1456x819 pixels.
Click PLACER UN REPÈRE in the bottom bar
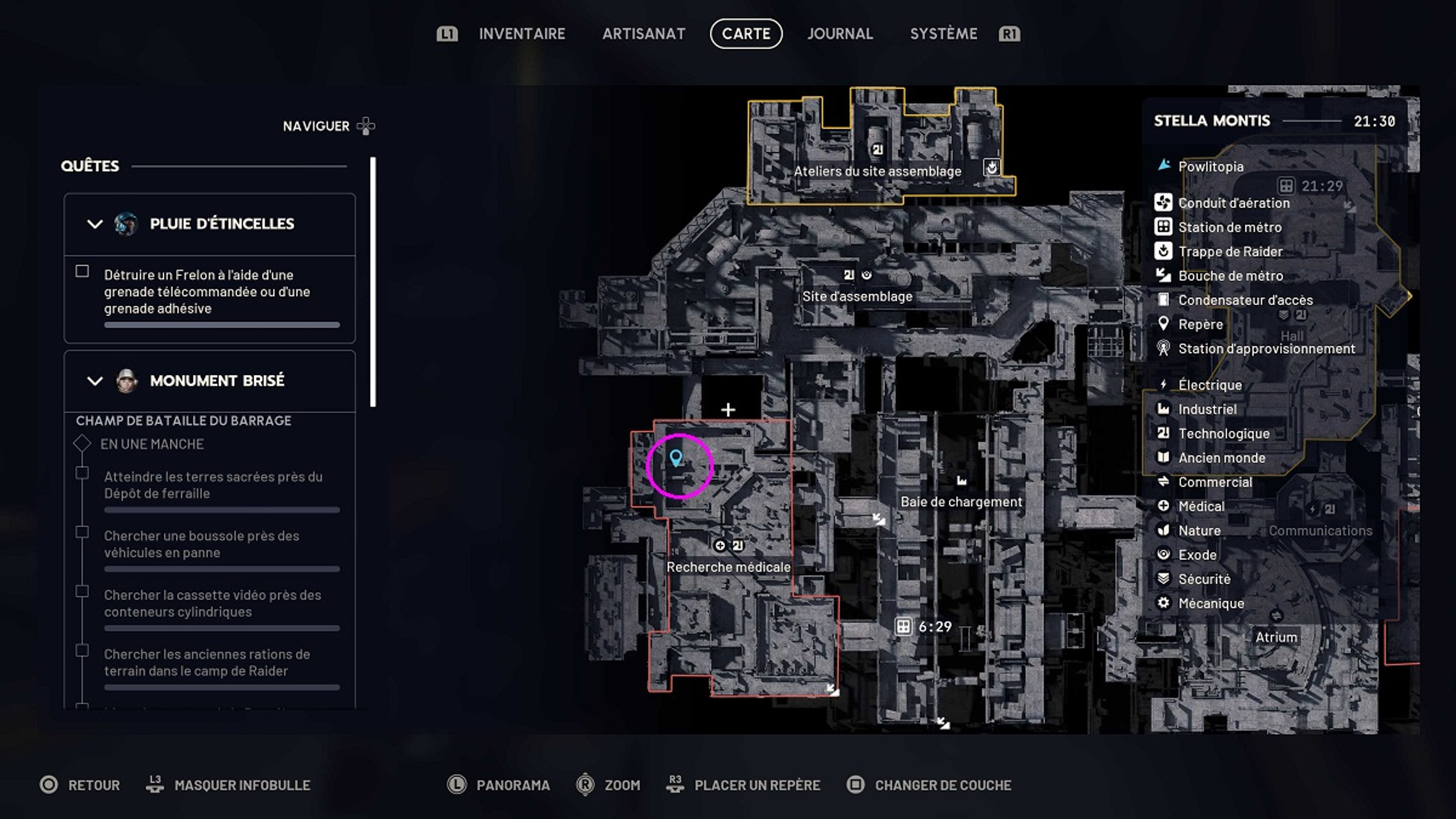point(756,784)
